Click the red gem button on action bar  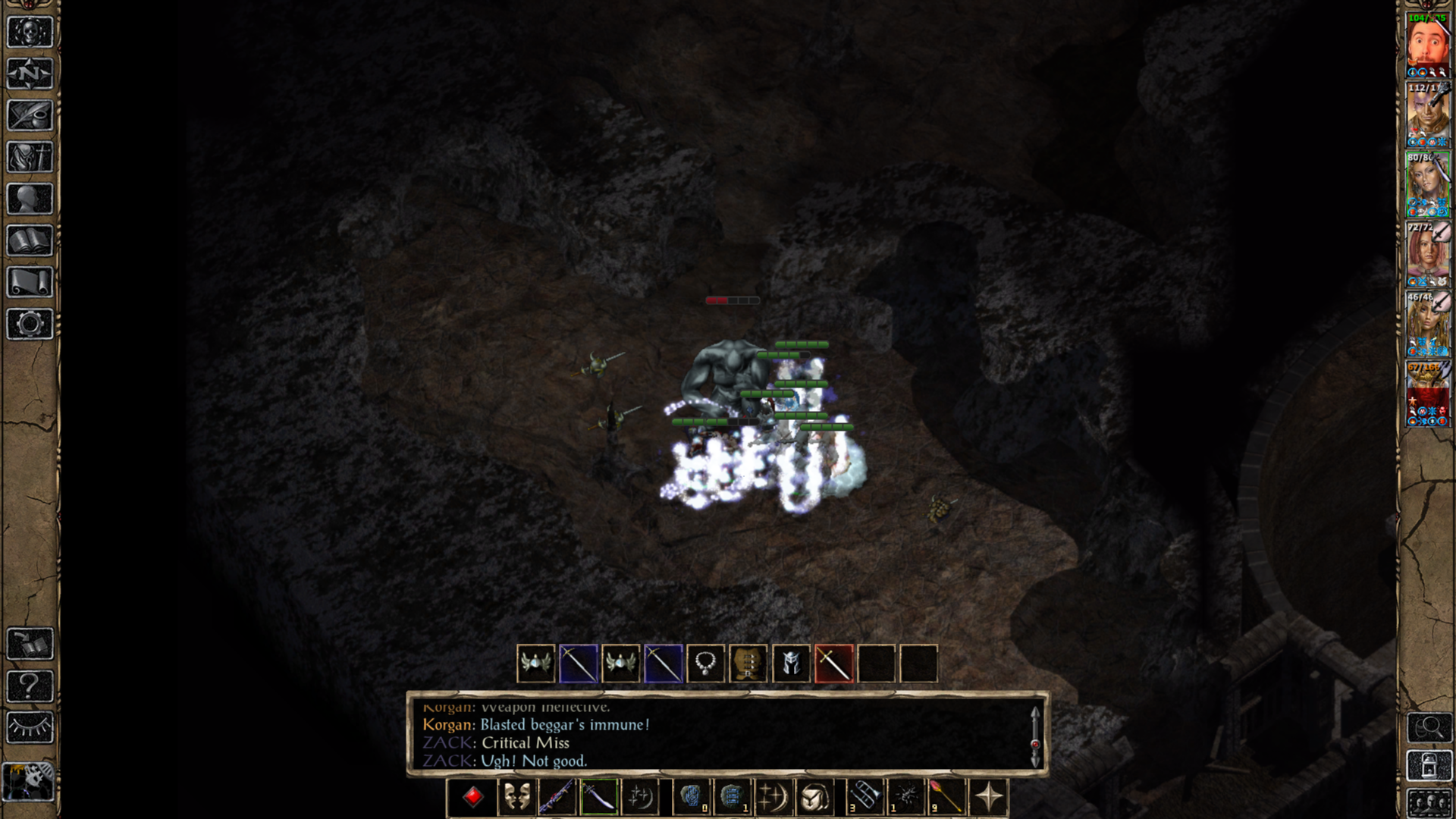click(x=473, y=797)
